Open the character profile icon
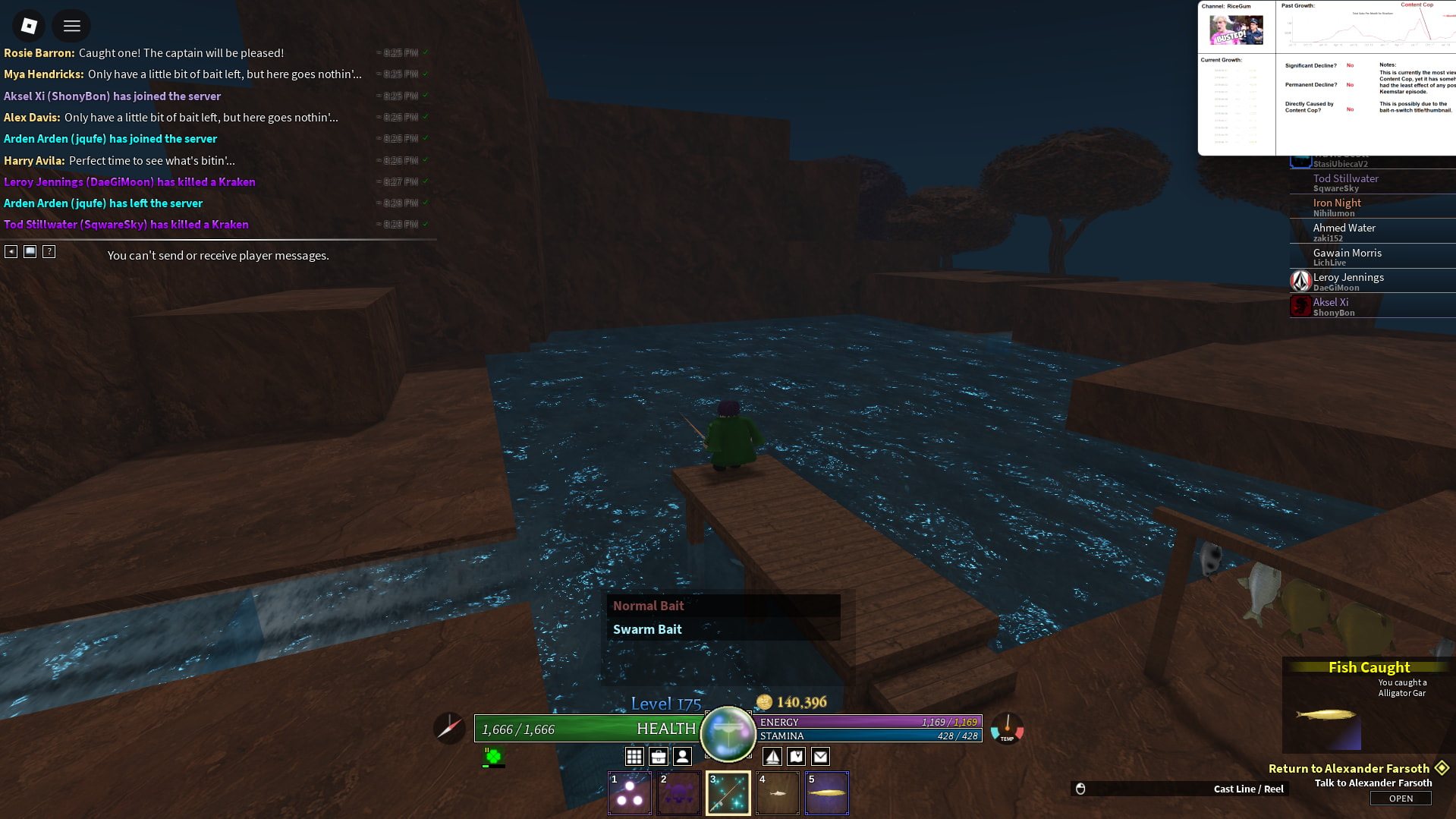Screen dimensions: 1456x819 click(x=683, y=756)
